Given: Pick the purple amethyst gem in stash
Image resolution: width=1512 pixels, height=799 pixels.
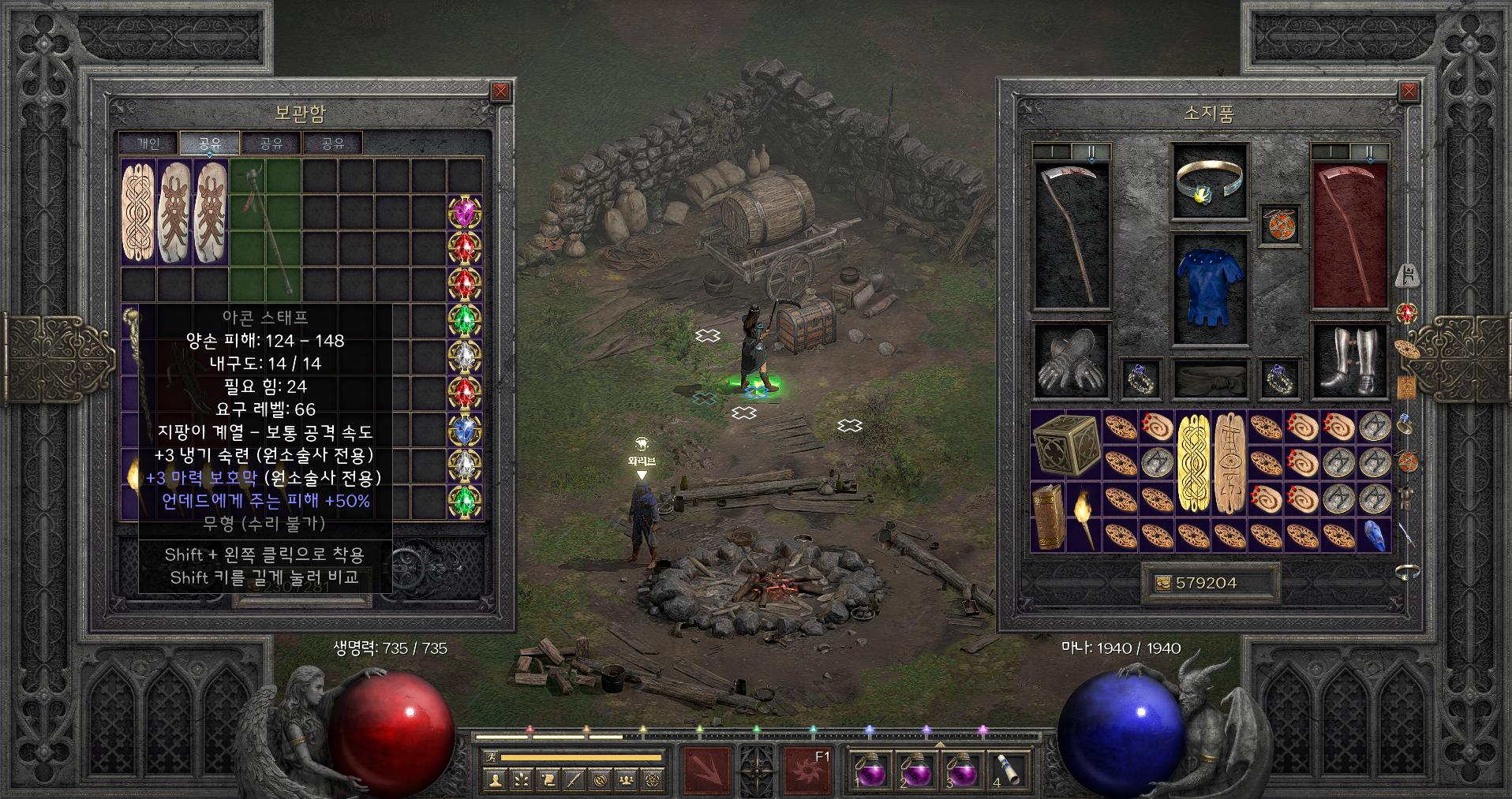Looking at the screenshot, I should (465, 212).
